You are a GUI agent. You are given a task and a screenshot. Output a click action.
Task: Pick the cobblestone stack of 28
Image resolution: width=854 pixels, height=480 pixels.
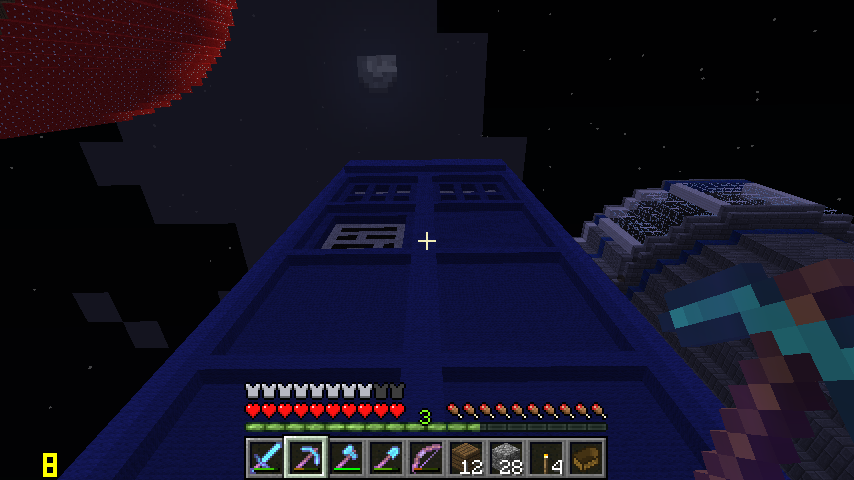tap(505, 458)
